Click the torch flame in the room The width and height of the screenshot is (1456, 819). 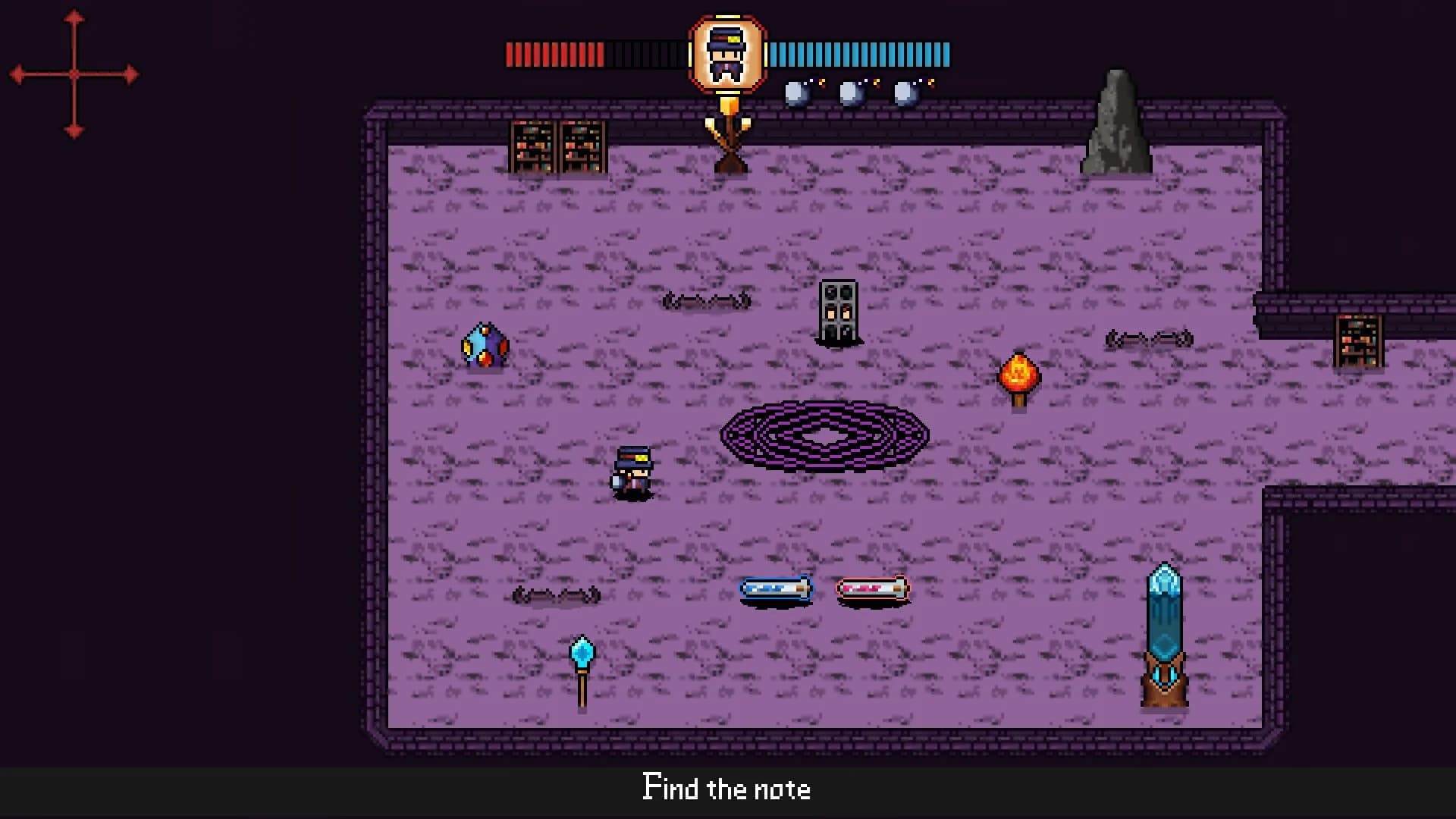point(1018,372)
